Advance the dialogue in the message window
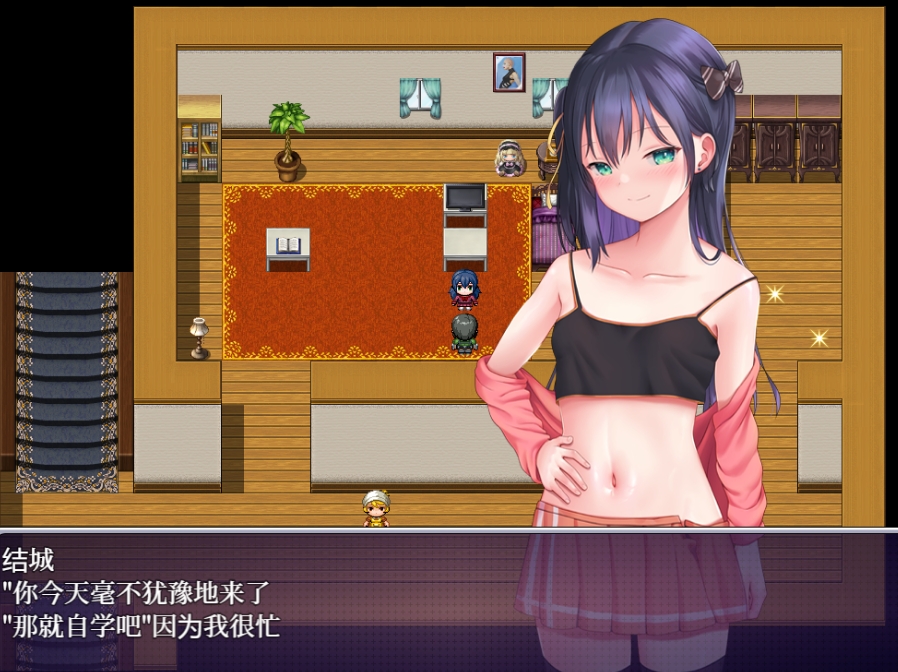The height and width of the screenshot is (672, 898). (448, 600)
